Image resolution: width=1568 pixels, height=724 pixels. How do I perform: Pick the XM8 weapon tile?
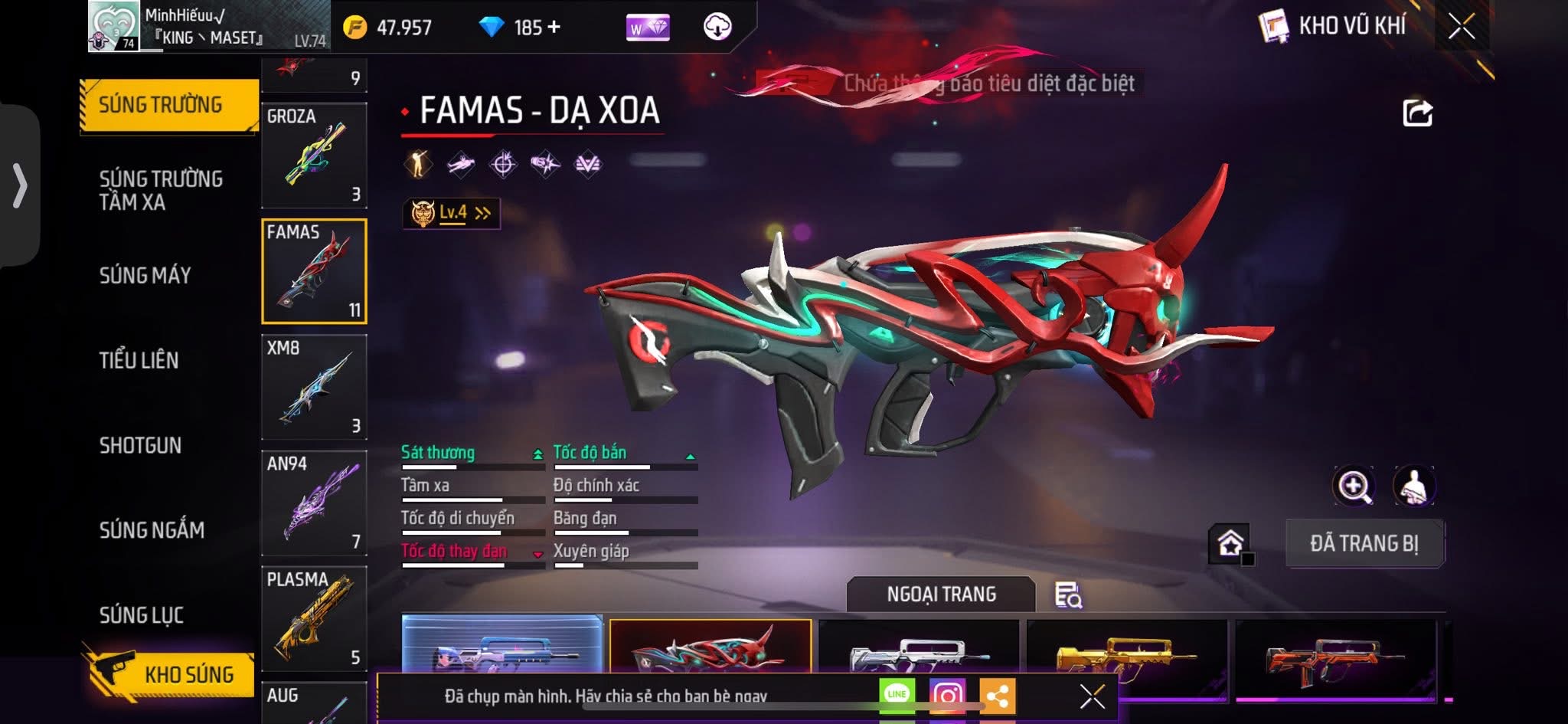pos(314,387)
